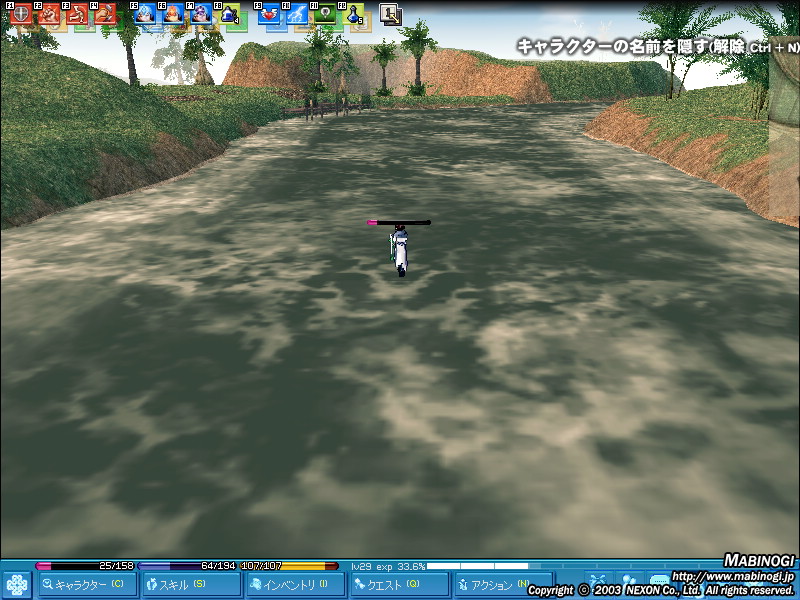
Task: Open the キャラクター (Character) window
Action: pos(88,584)
